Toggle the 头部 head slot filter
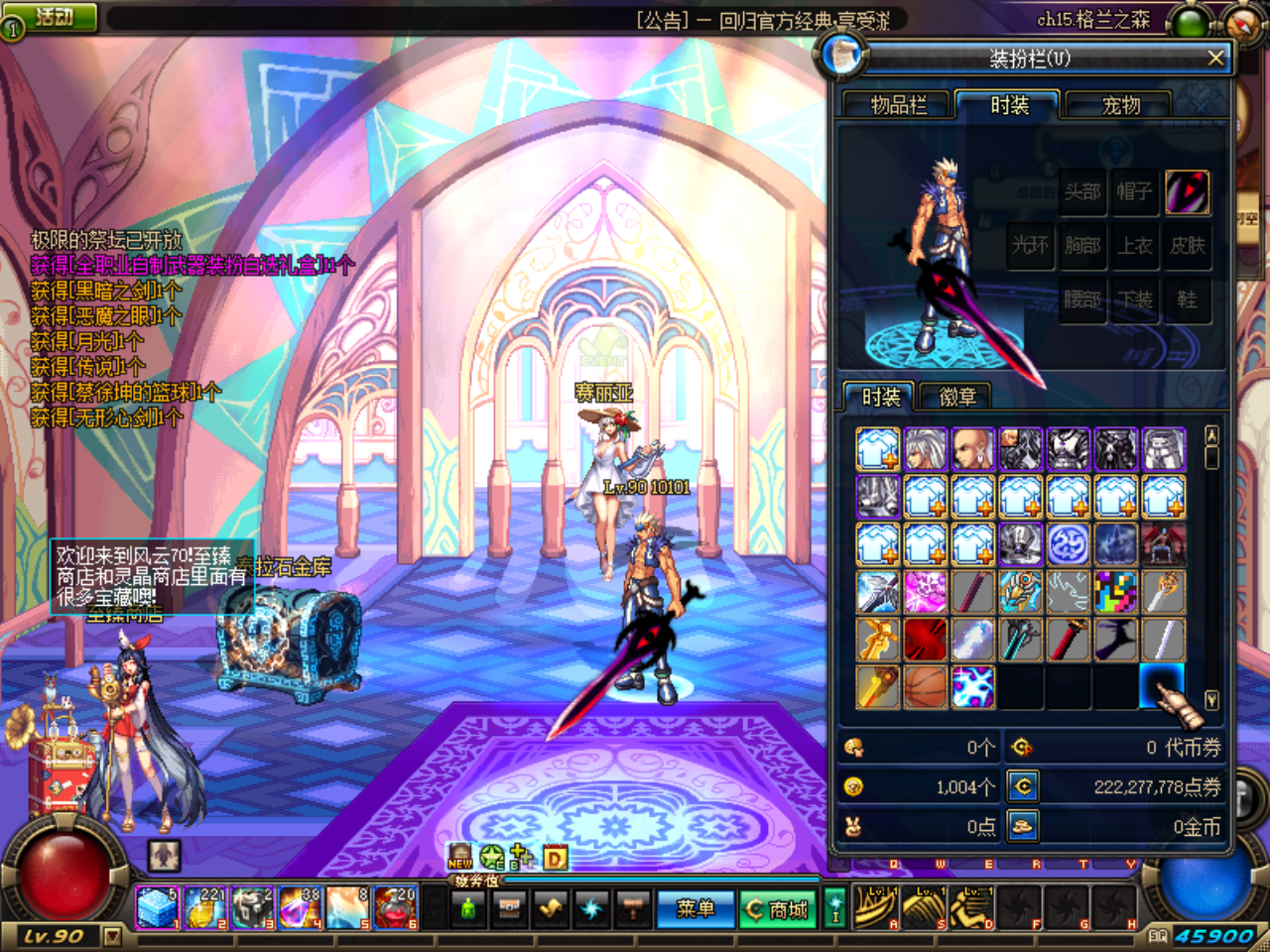The height and width of the screenshot is (952, 1270). 1082,192
